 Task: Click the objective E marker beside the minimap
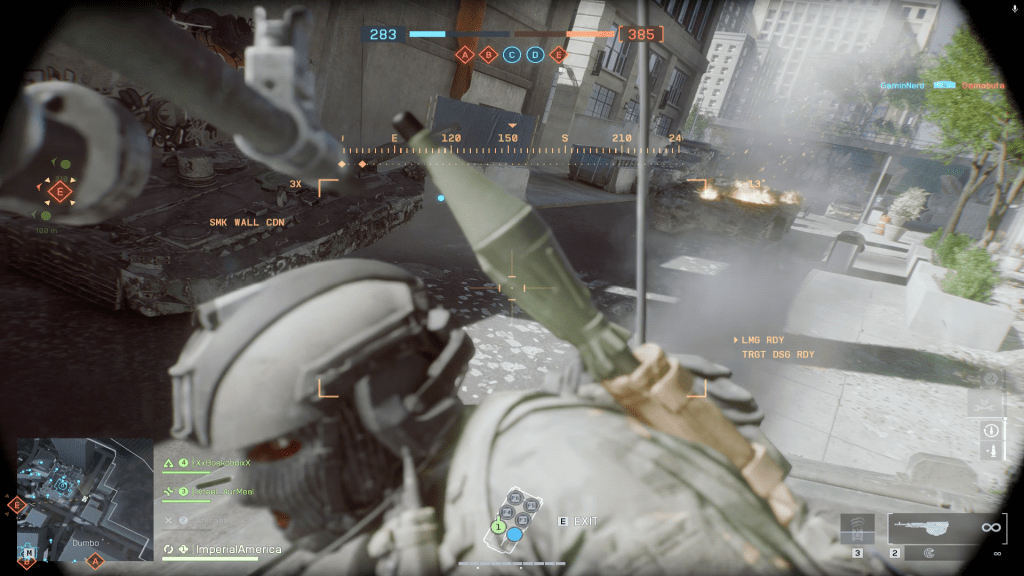(x=16, y=506)
